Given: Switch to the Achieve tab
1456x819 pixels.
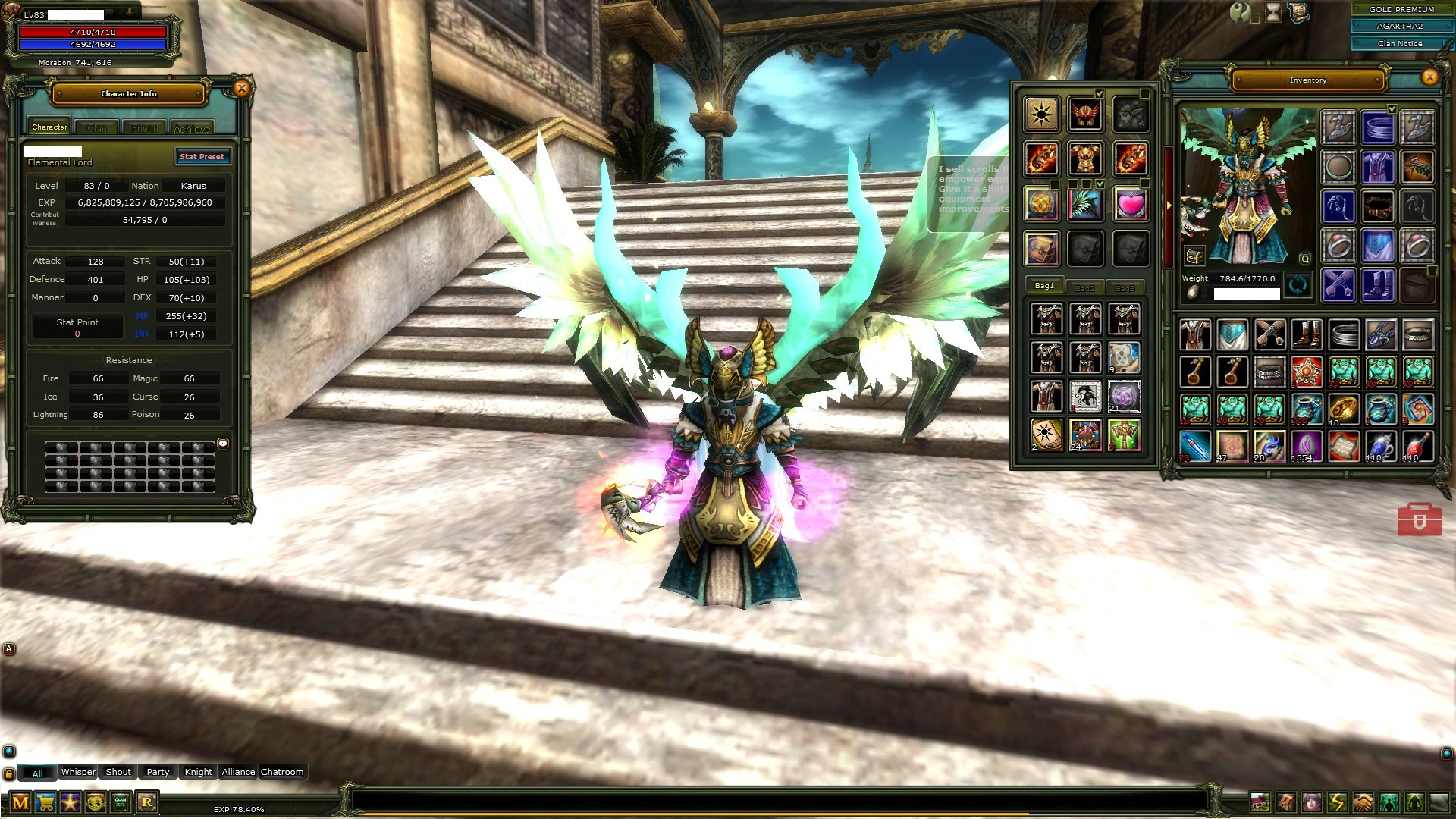Looking at the screenshot, I should point(192,128).
